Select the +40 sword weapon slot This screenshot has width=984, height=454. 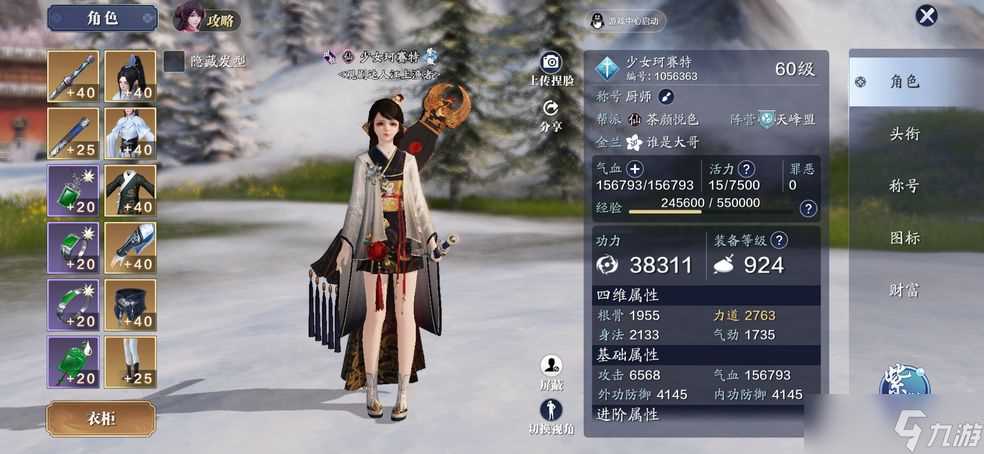tap(74, 77)
